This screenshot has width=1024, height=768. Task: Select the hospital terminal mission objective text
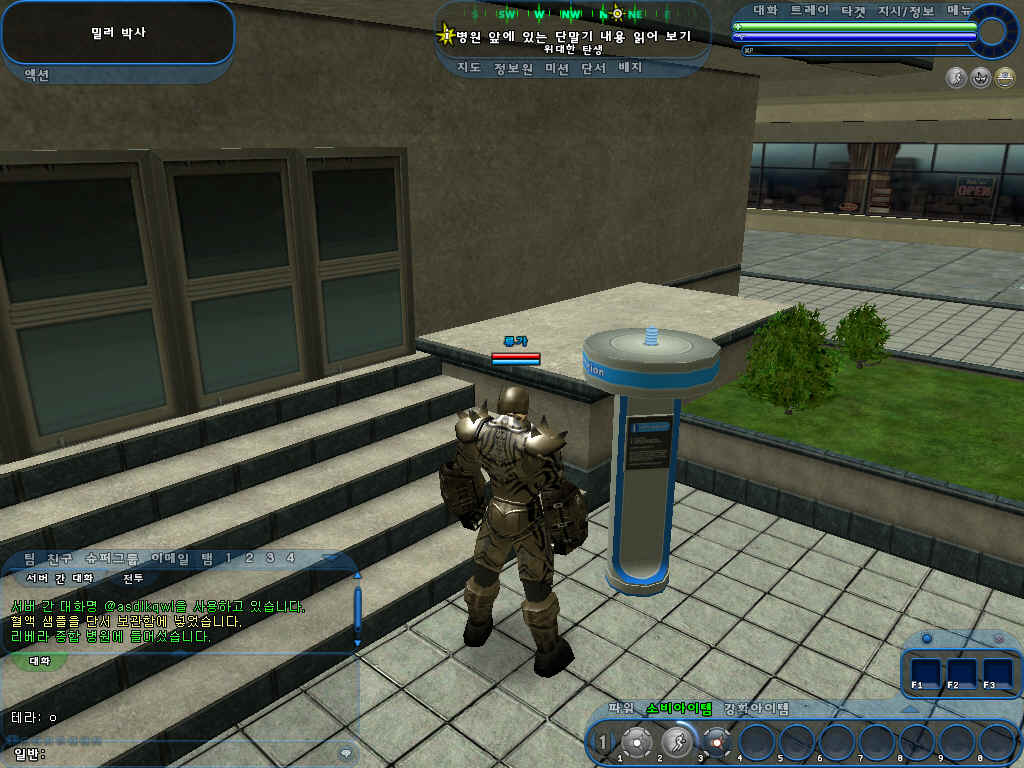coord(572,37)
